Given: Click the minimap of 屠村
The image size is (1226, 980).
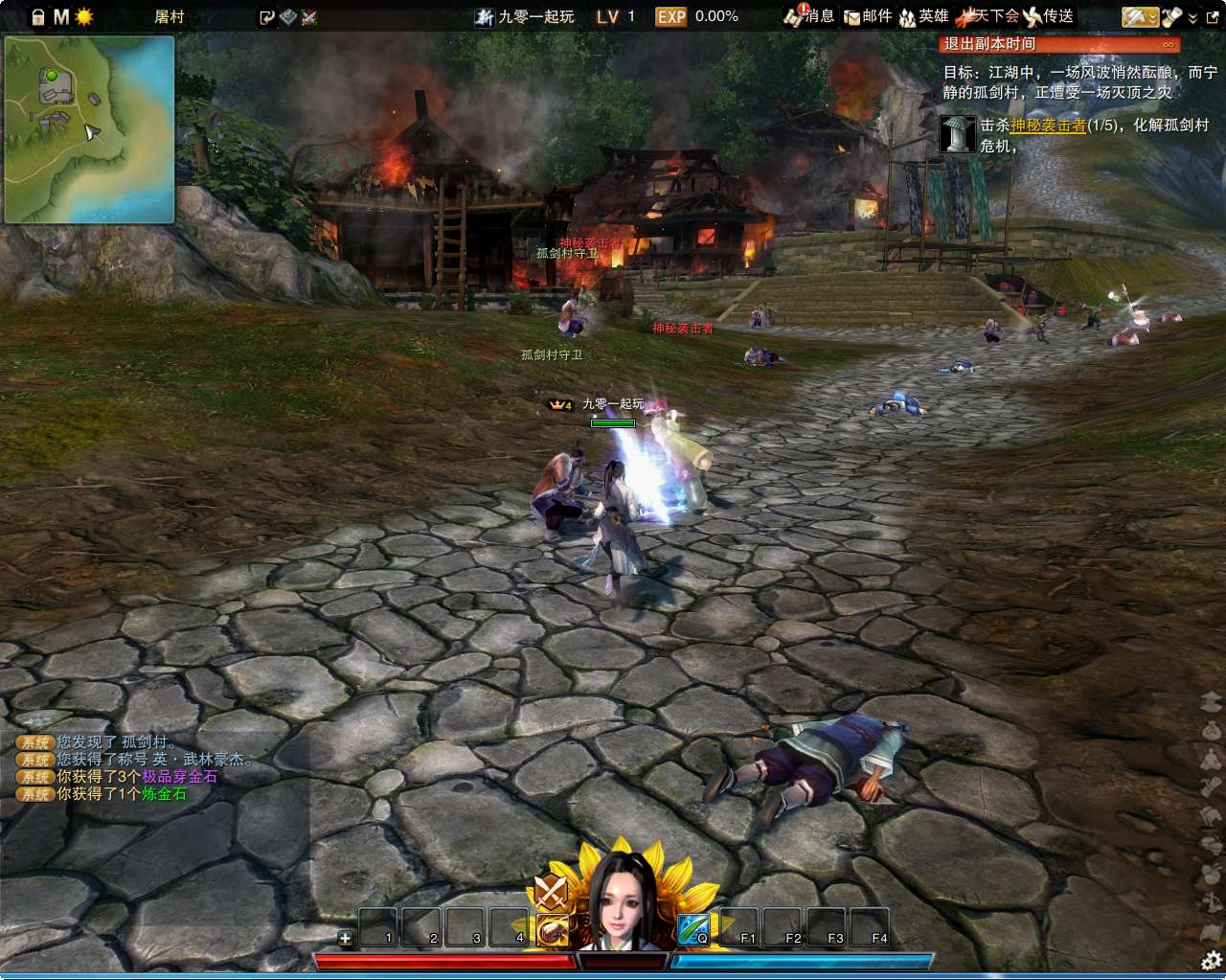Looking at the screenshot, I should pyautogui.click(x=89, y=129).
